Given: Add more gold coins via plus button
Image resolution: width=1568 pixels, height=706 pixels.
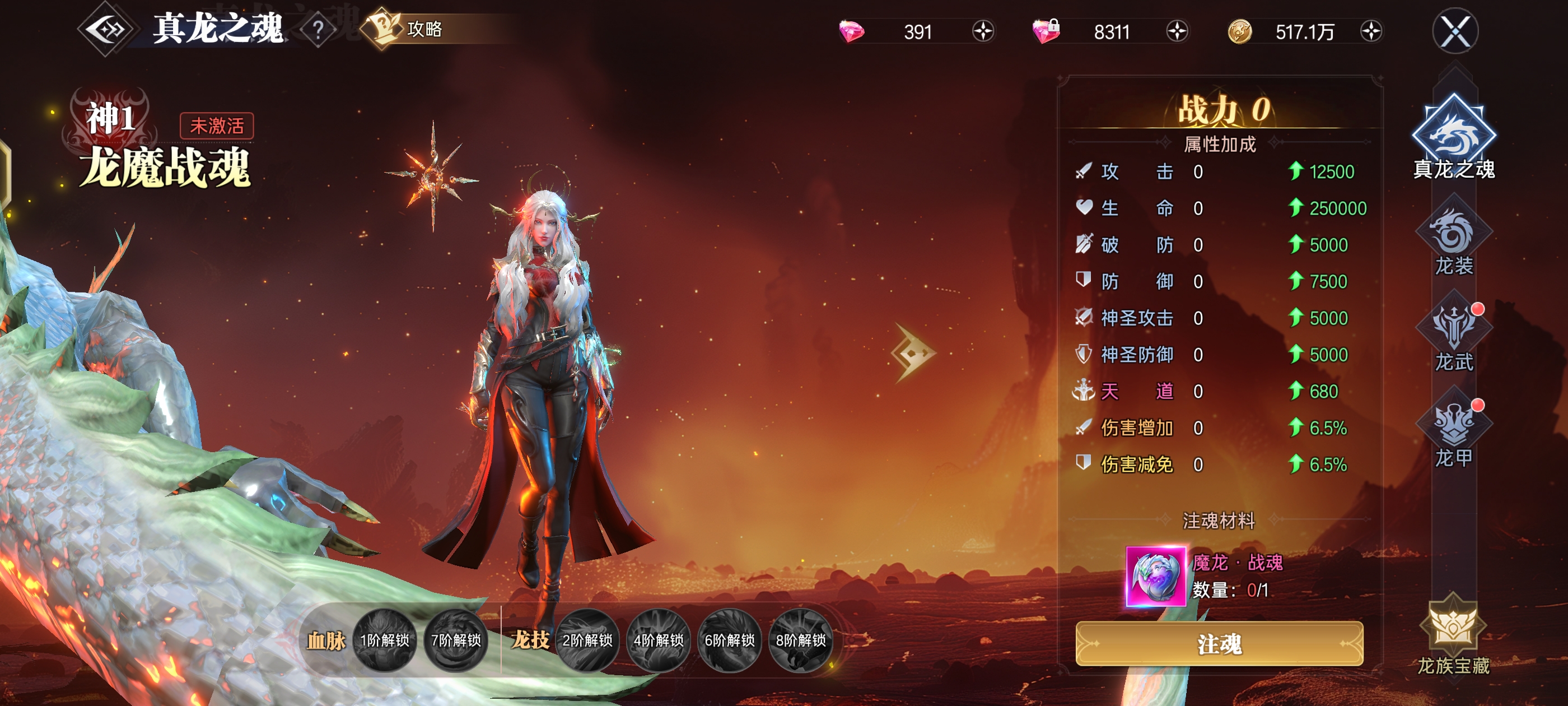Looking at the screenshot, I should pyautogui.click(x=1371, y=31).
